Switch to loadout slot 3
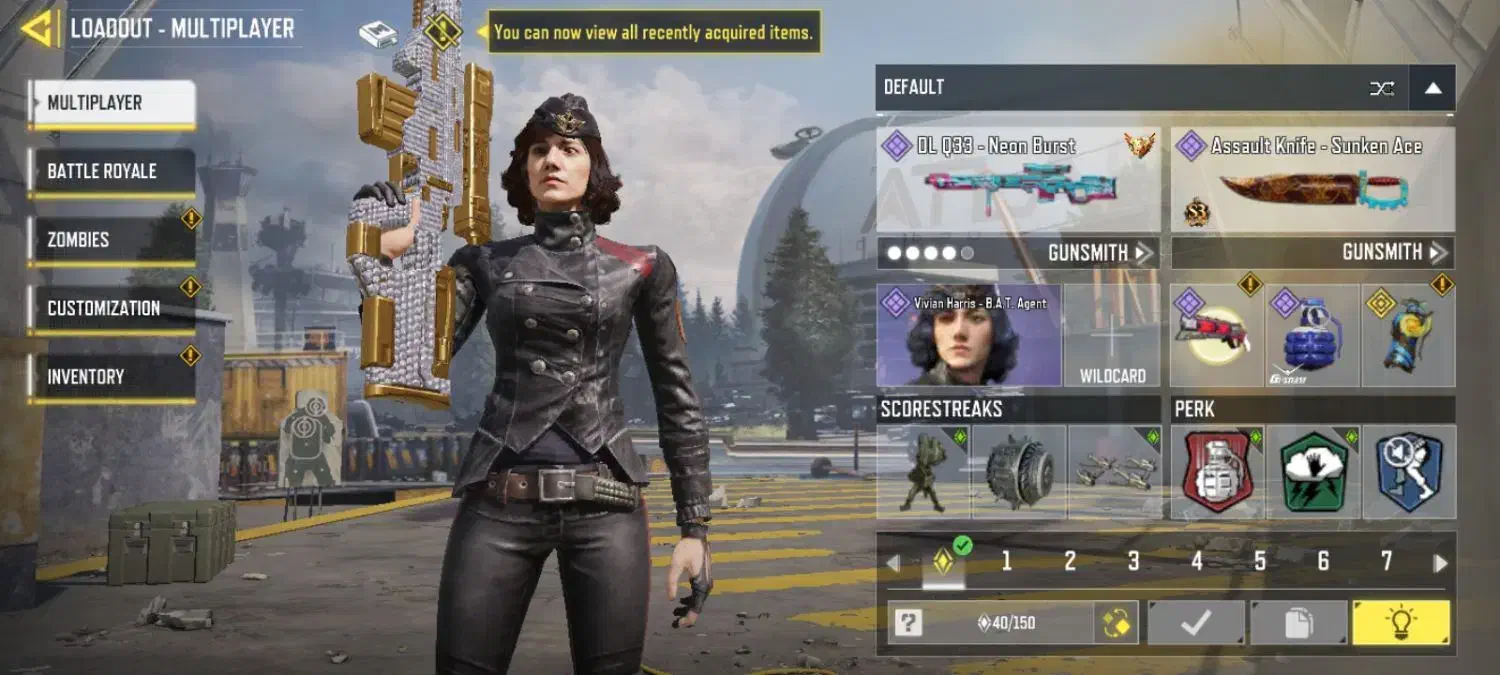Viewport: 1500px width, 675px height. click(x=1133, y=562)
